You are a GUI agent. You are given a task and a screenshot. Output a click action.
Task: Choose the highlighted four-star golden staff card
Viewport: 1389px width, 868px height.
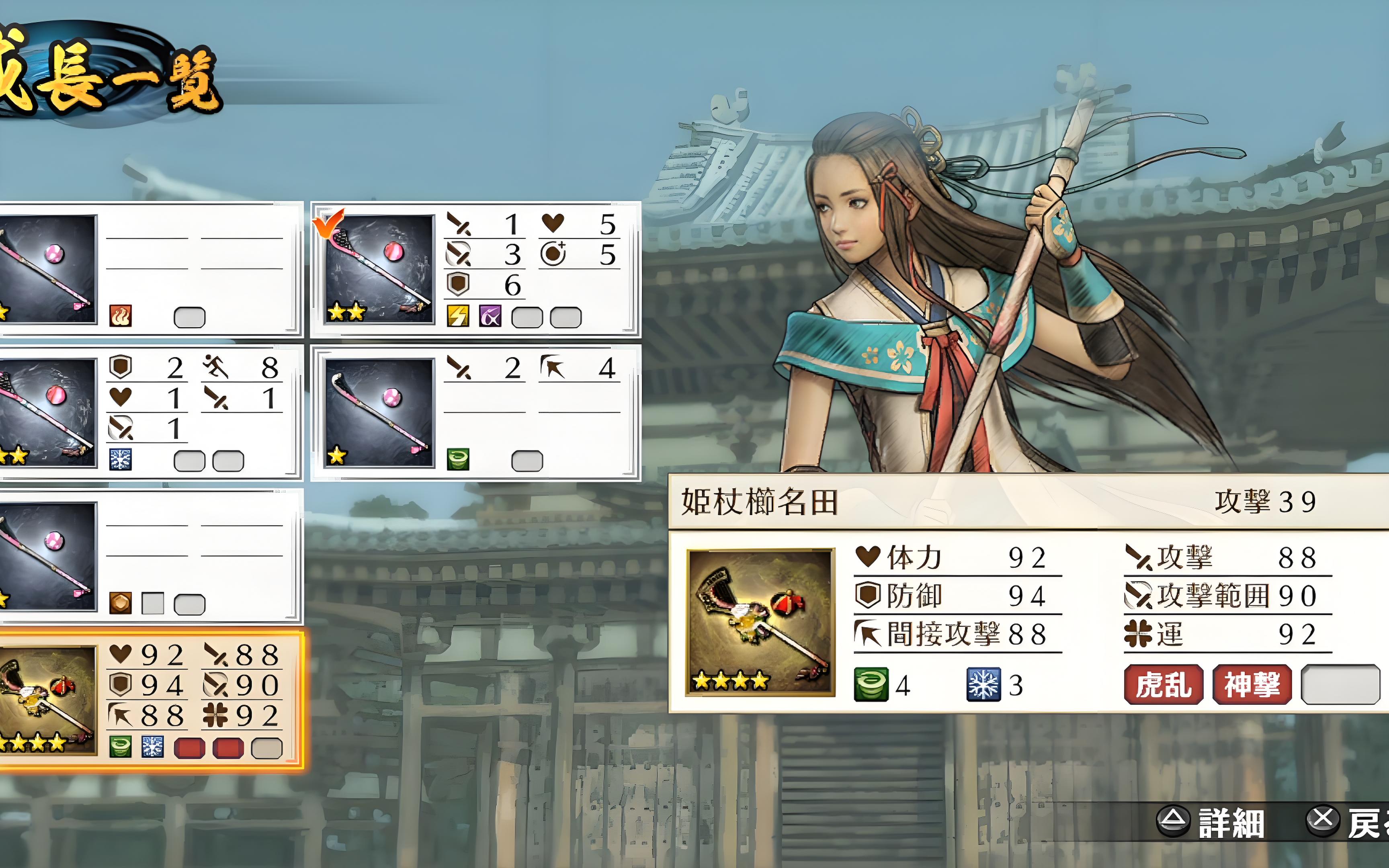point(149,700)
